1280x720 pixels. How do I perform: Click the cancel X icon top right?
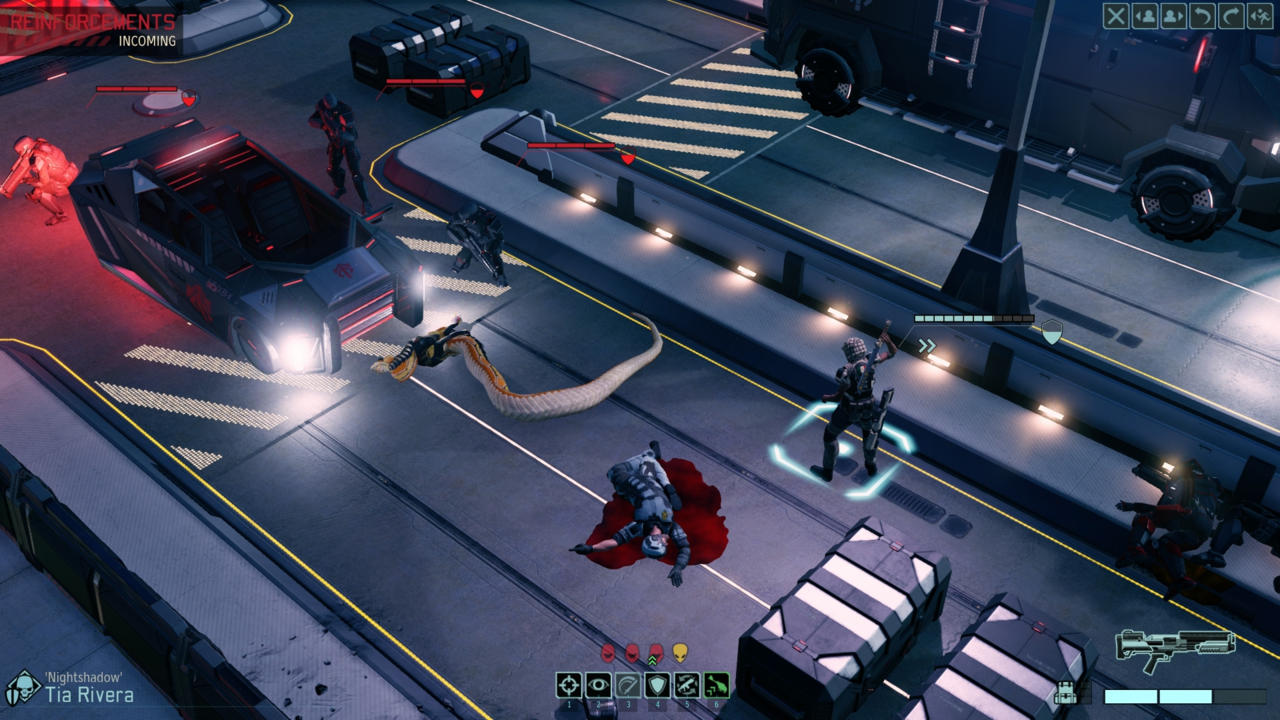(1116, 16)
